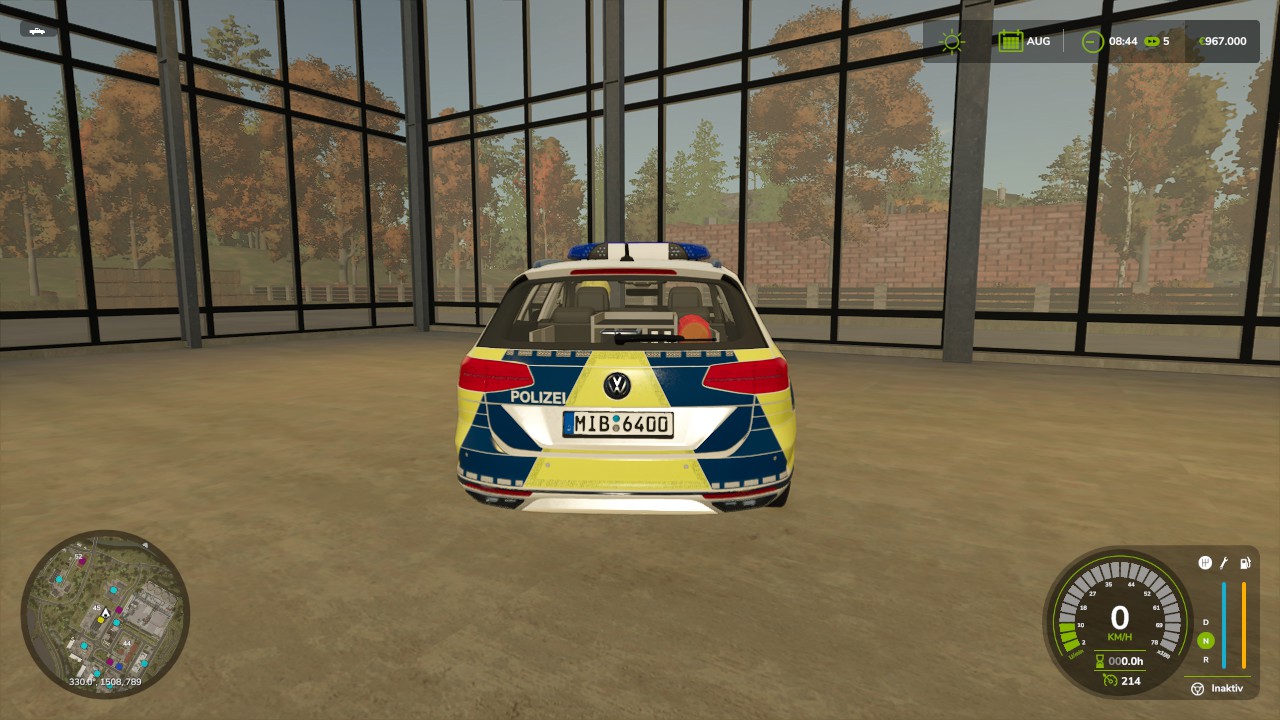Click the car icon in the top-left corner
The image size is (1280, 720).
coord(37,31)
